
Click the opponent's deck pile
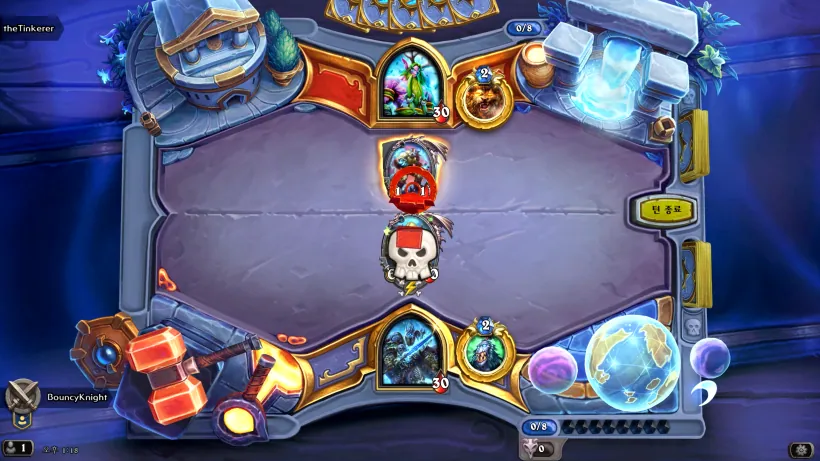click(x=694, y=145)
